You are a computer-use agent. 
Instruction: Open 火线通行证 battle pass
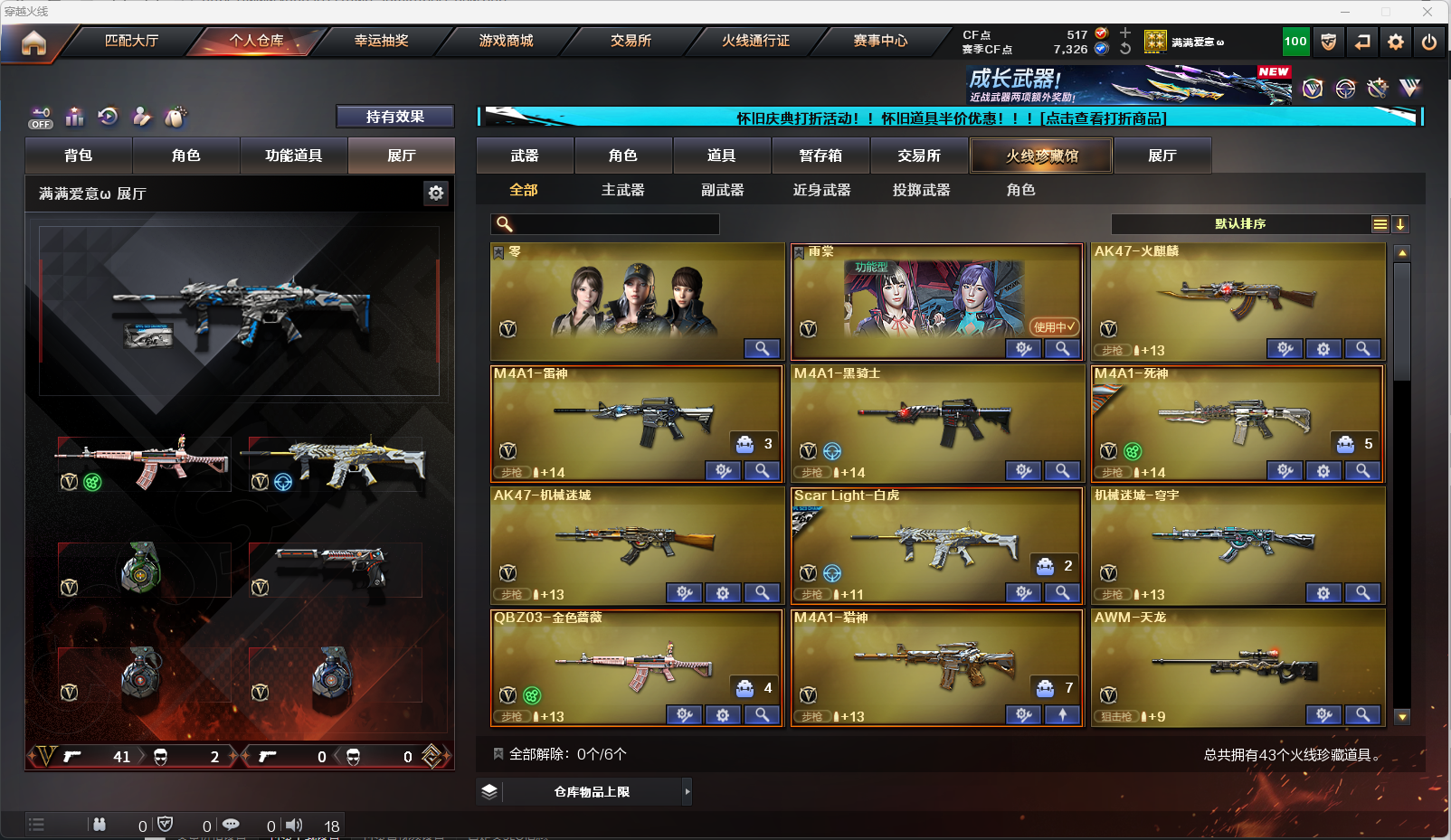(x=755, y=41)
